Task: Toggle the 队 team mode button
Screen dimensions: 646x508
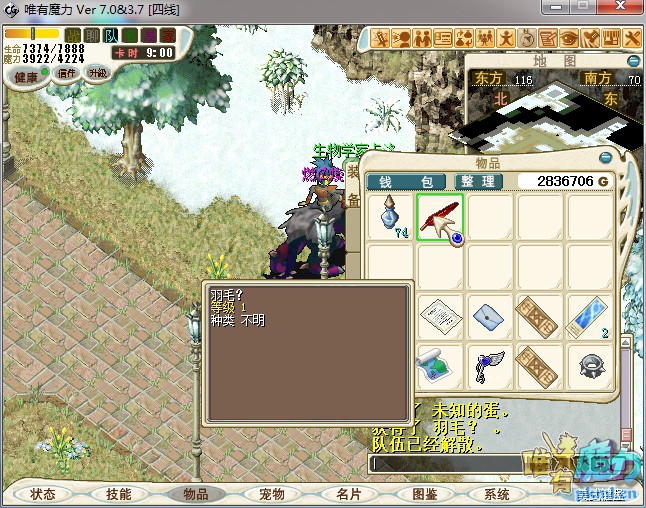Action: point(111,35)
